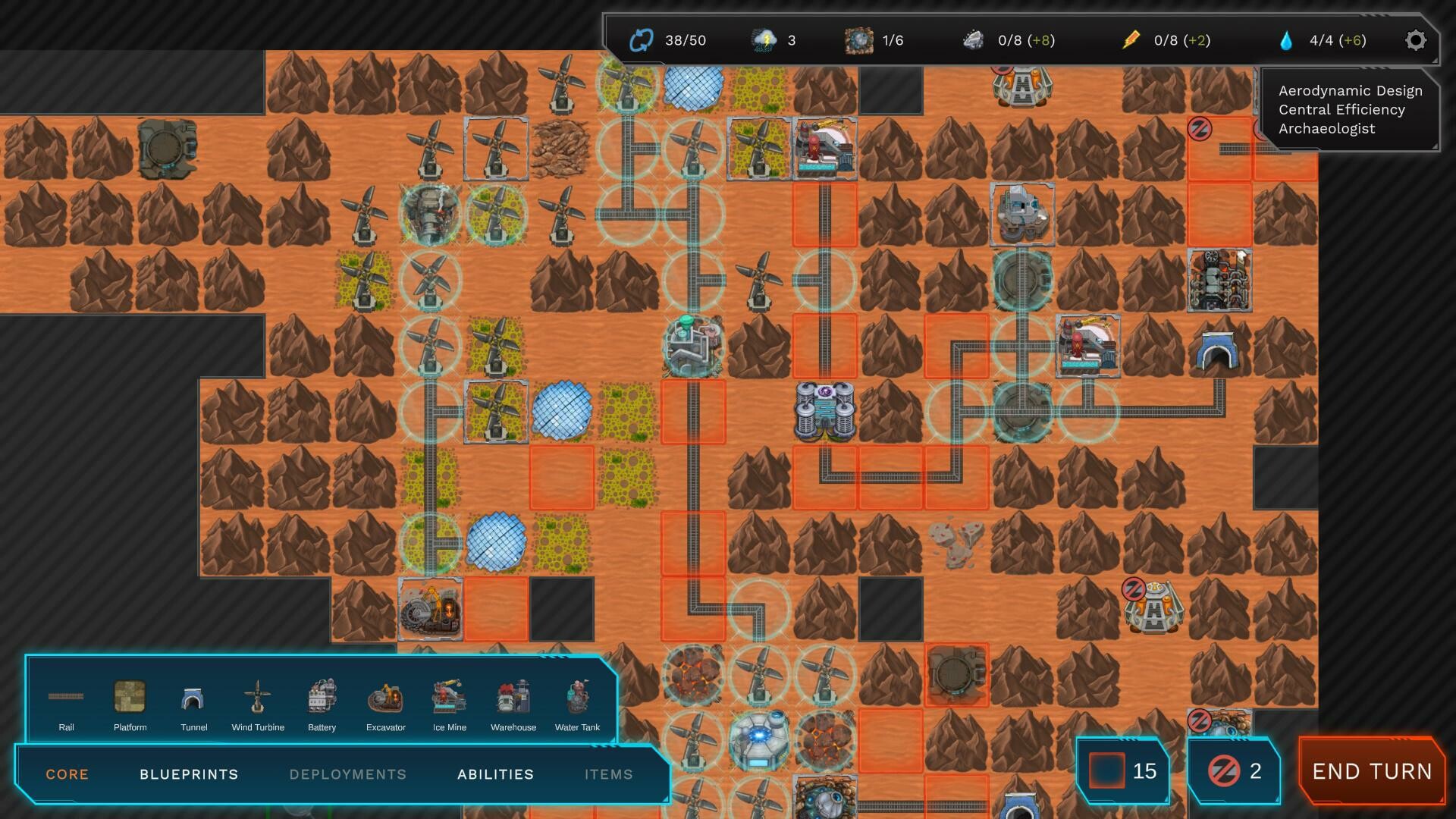Click the storm counter icon
This screenshot has height=819, width=1456.
(764, 39)
